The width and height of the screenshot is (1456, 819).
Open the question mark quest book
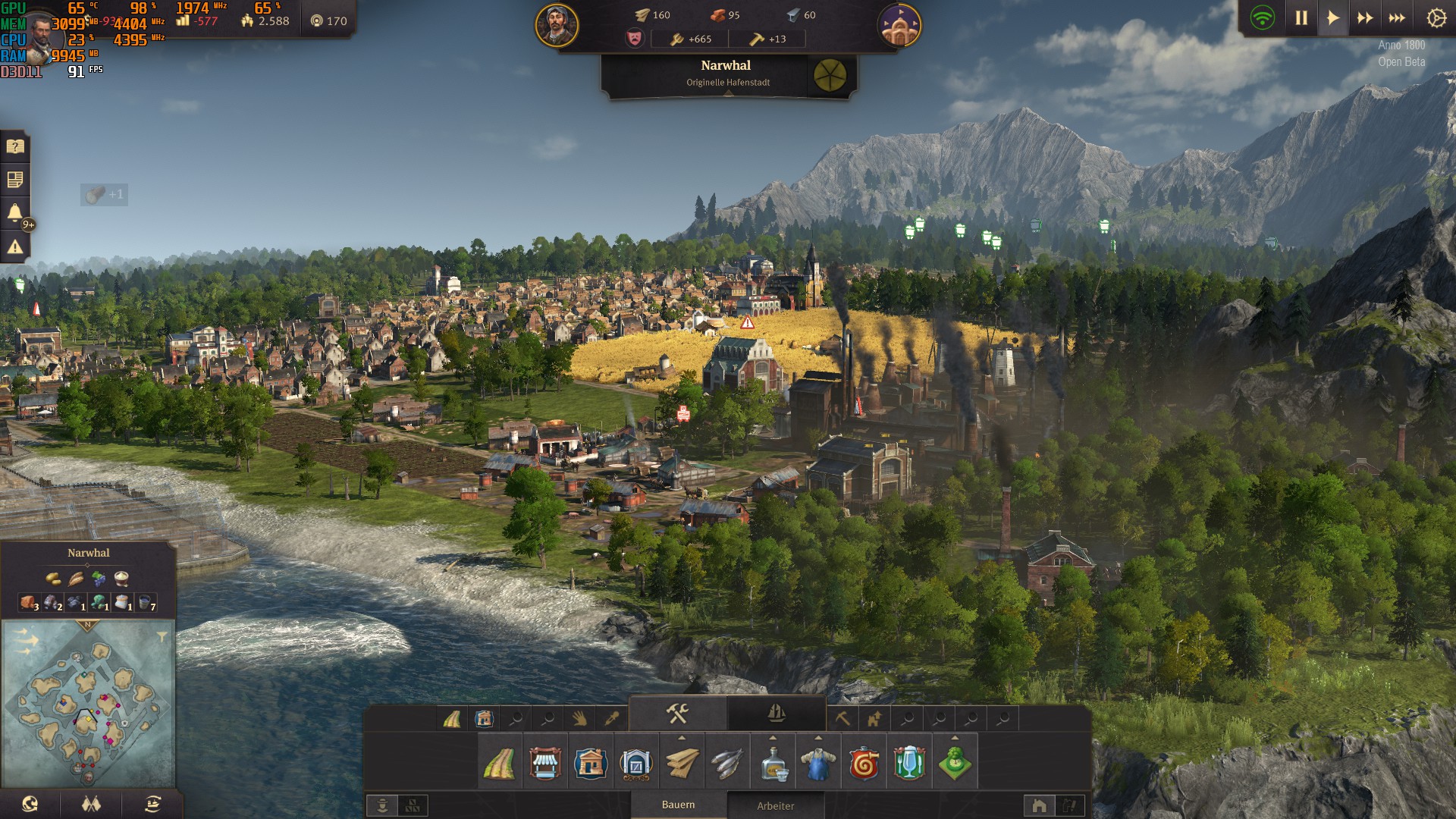(15, 146)
